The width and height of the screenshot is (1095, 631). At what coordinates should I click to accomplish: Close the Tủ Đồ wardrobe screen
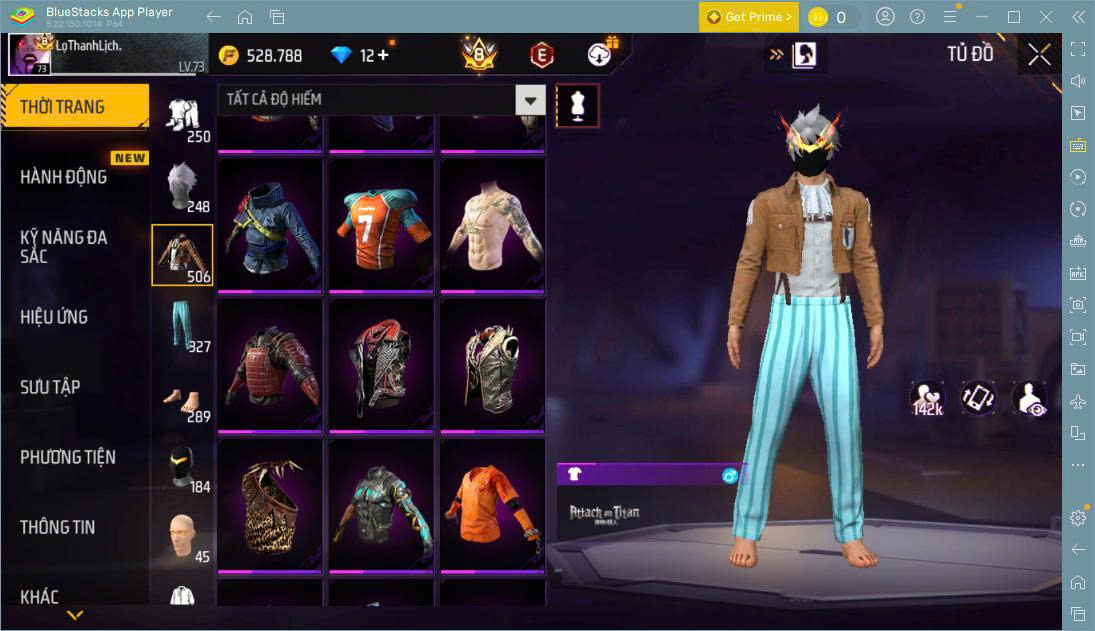pos(1039,54)
